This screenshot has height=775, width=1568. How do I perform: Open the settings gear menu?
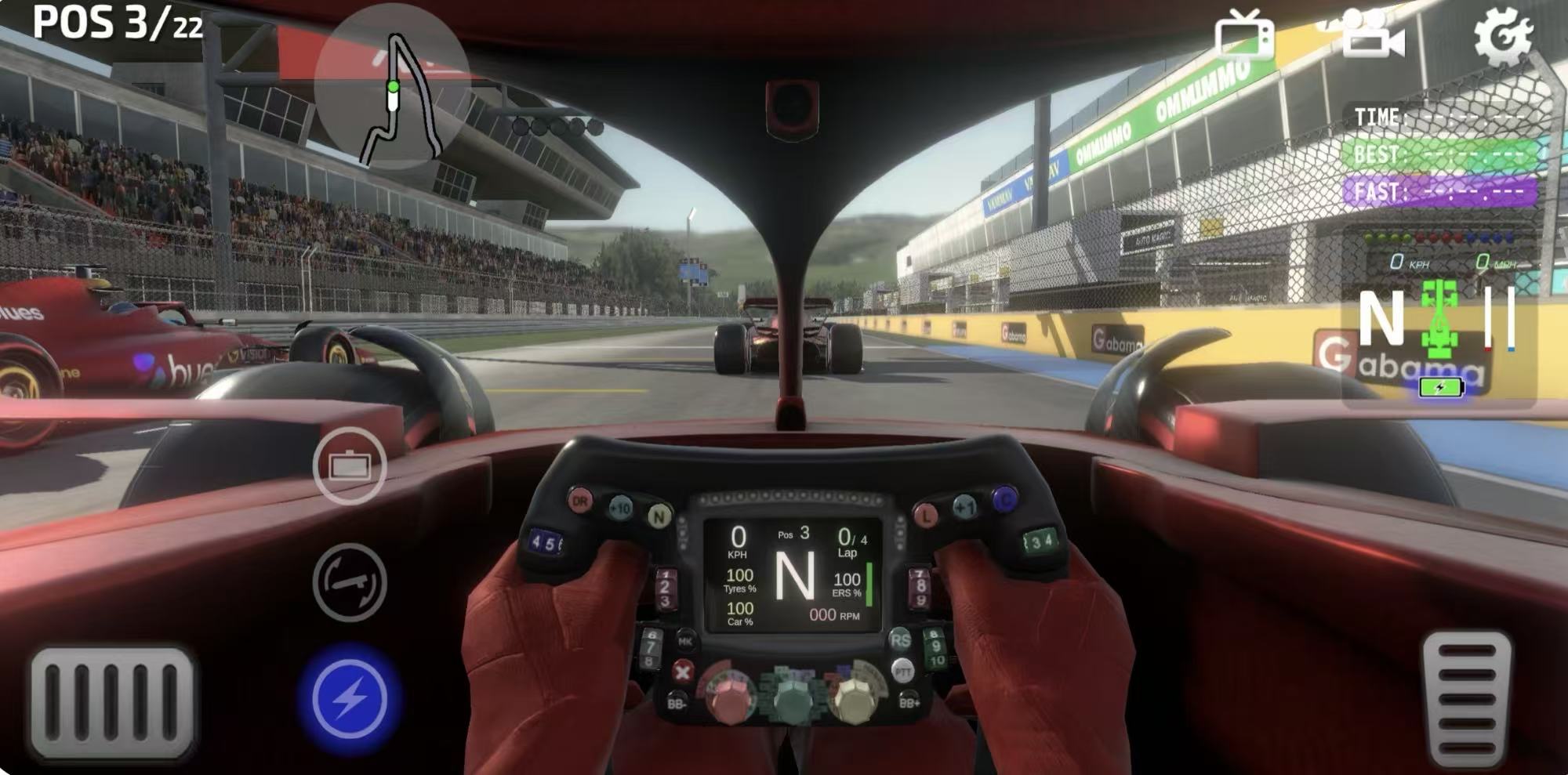(x=1501, y=35)
